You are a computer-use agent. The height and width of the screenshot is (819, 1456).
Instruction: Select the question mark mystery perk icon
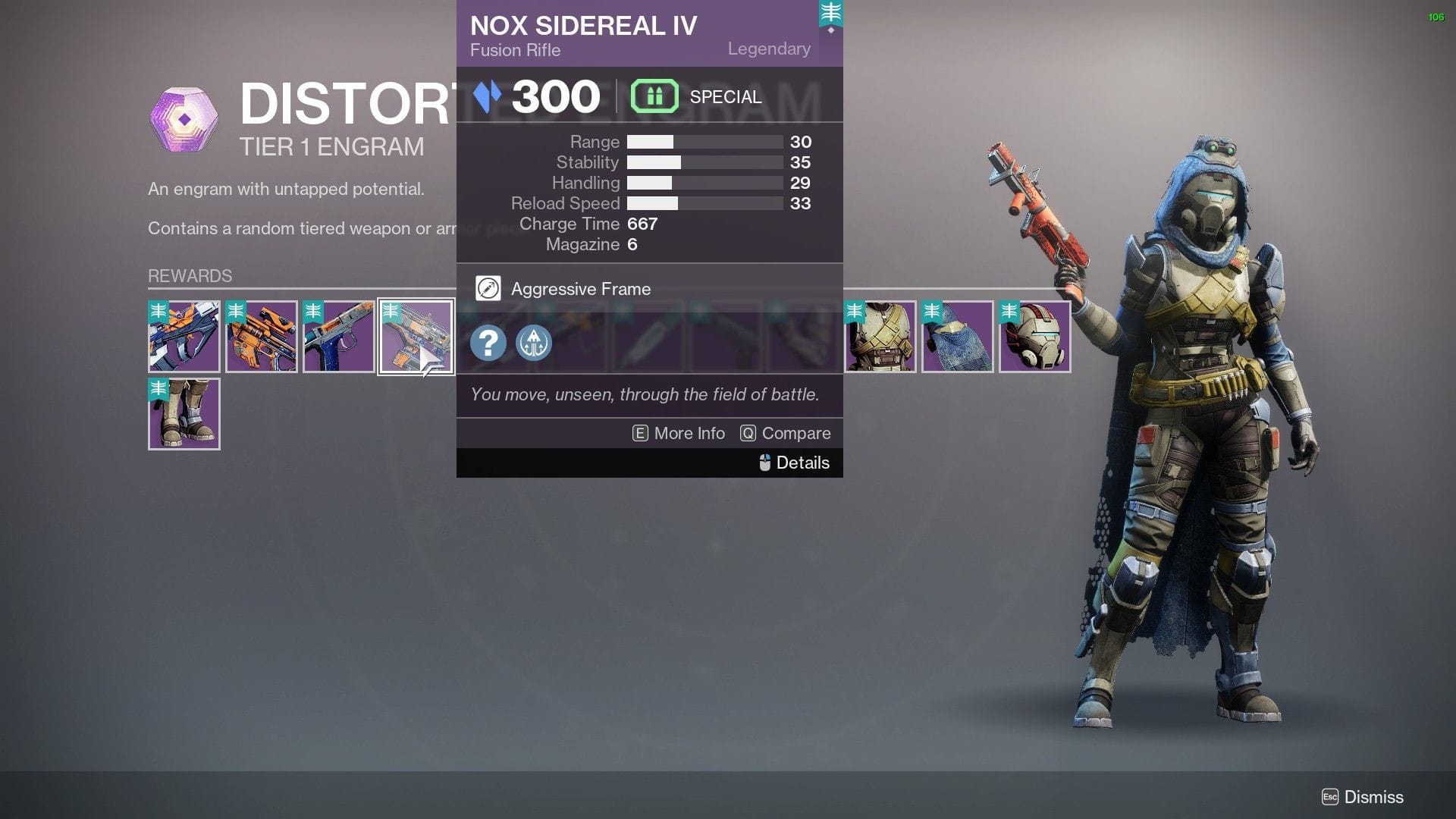[x=488, y=343]
